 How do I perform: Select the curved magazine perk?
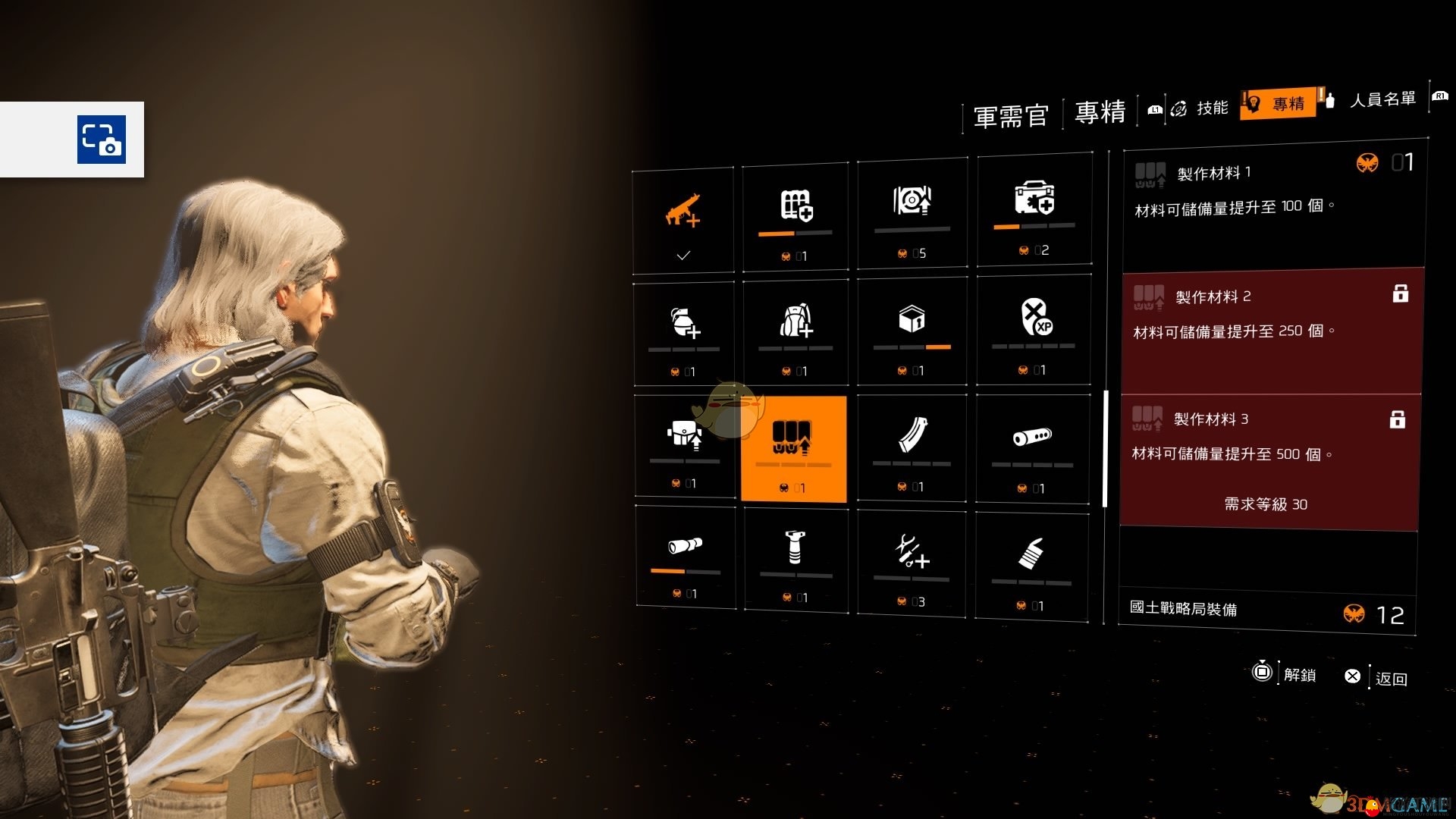click(x=912, y=447)
